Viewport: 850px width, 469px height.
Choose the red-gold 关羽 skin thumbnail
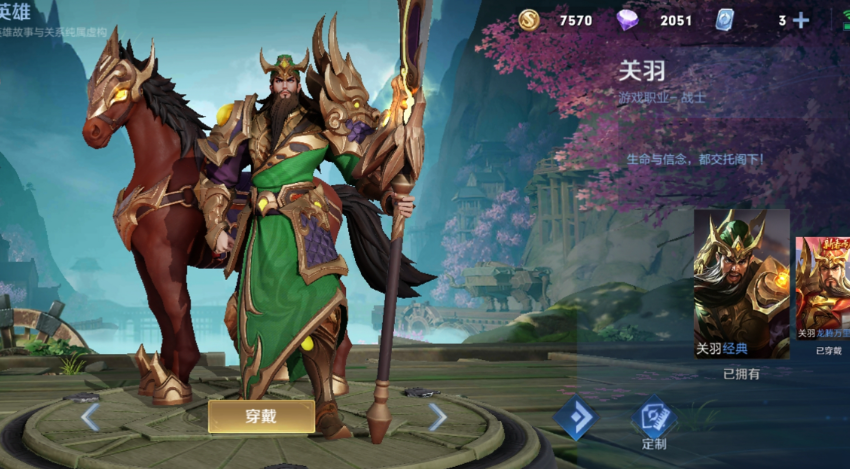point(822,288)
